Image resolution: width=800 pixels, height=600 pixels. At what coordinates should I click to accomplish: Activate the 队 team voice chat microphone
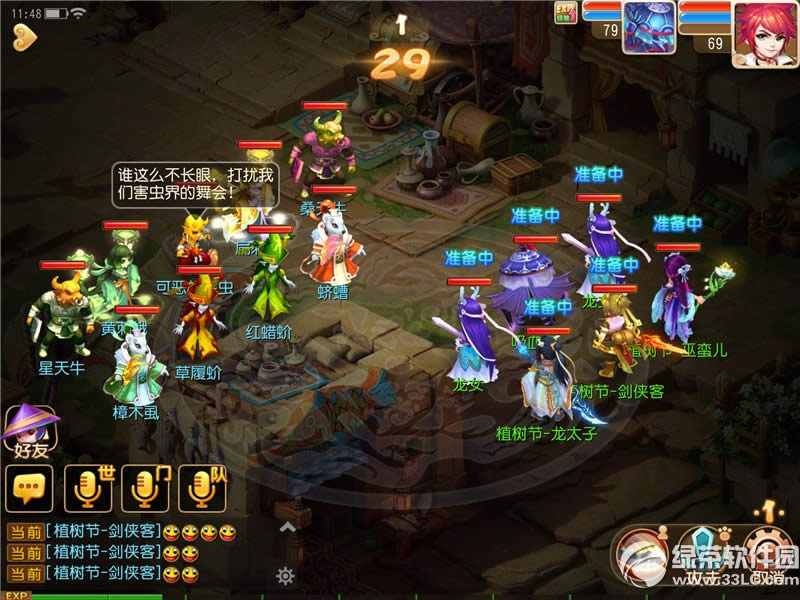(x=203, y=488)
